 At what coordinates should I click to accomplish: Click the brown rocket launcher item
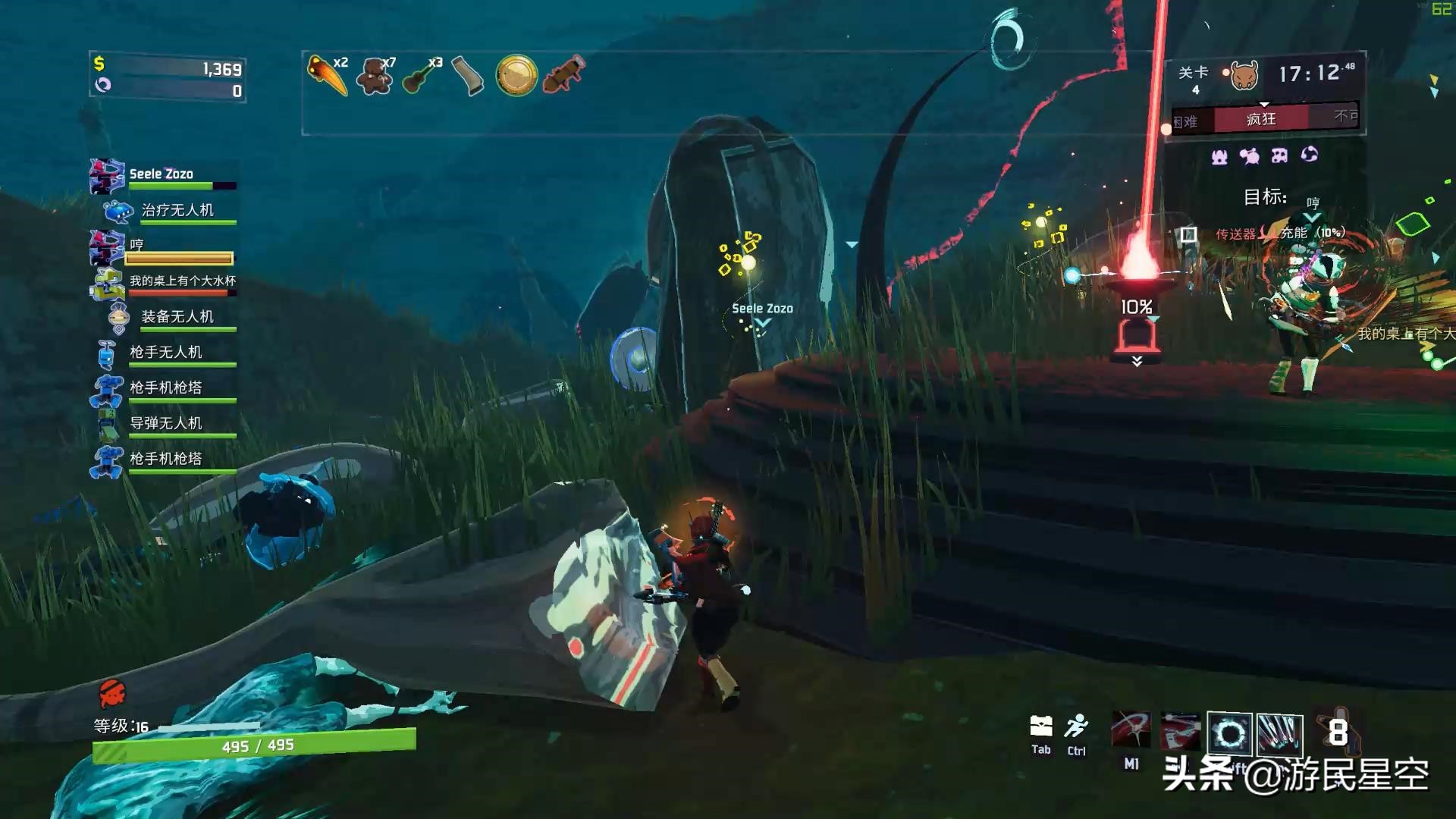tap(564, 75)
